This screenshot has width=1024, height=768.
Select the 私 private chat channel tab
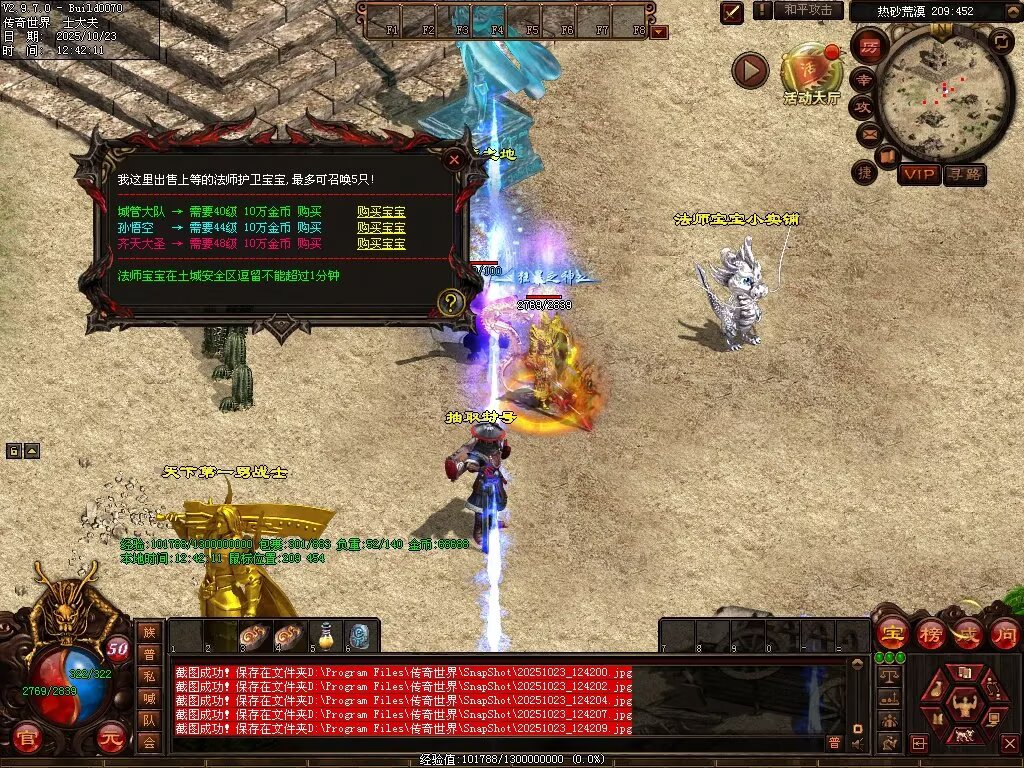point(149,676)
